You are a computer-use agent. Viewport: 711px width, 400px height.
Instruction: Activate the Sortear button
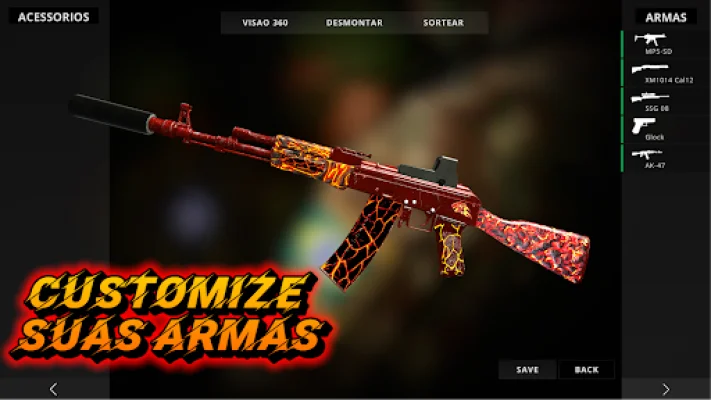[444, 23]
